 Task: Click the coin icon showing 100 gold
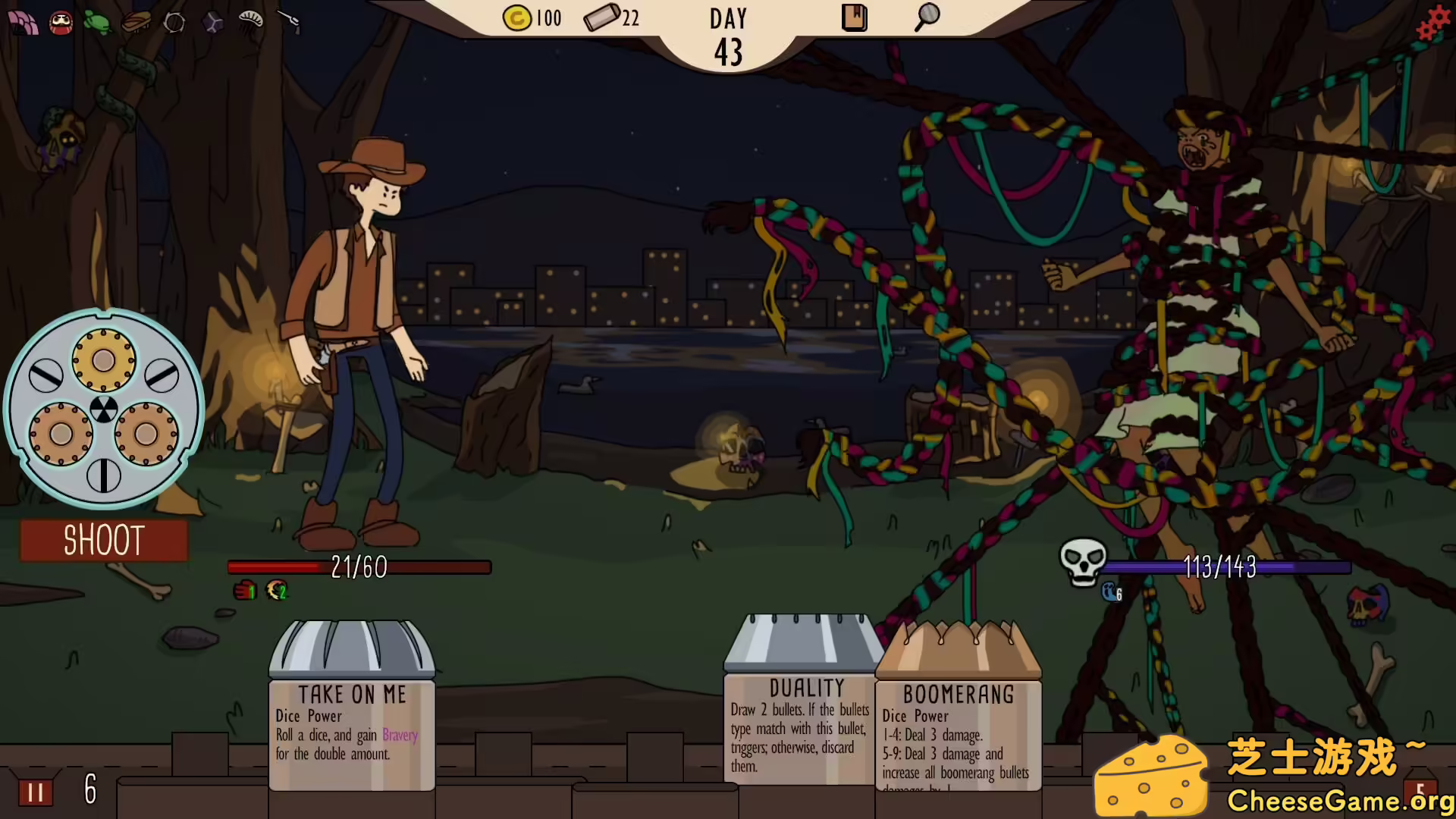[518, 18]
